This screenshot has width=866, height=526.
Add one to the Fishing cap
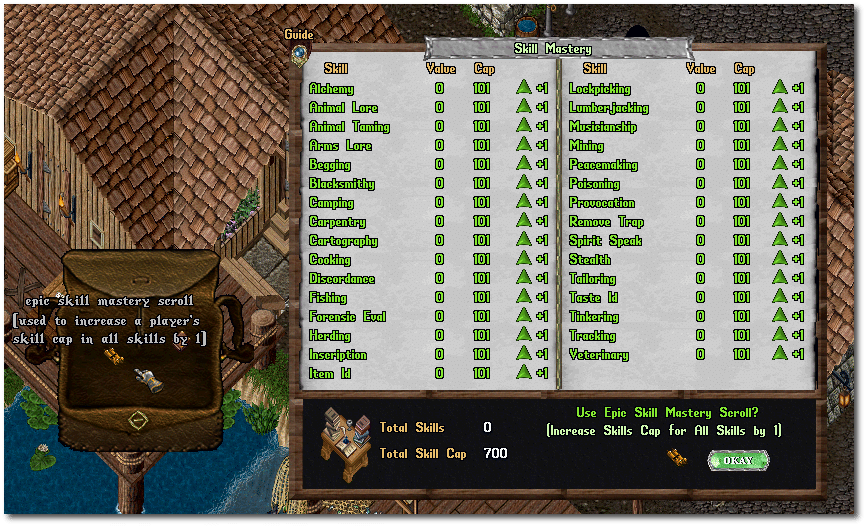click(523, 297)
